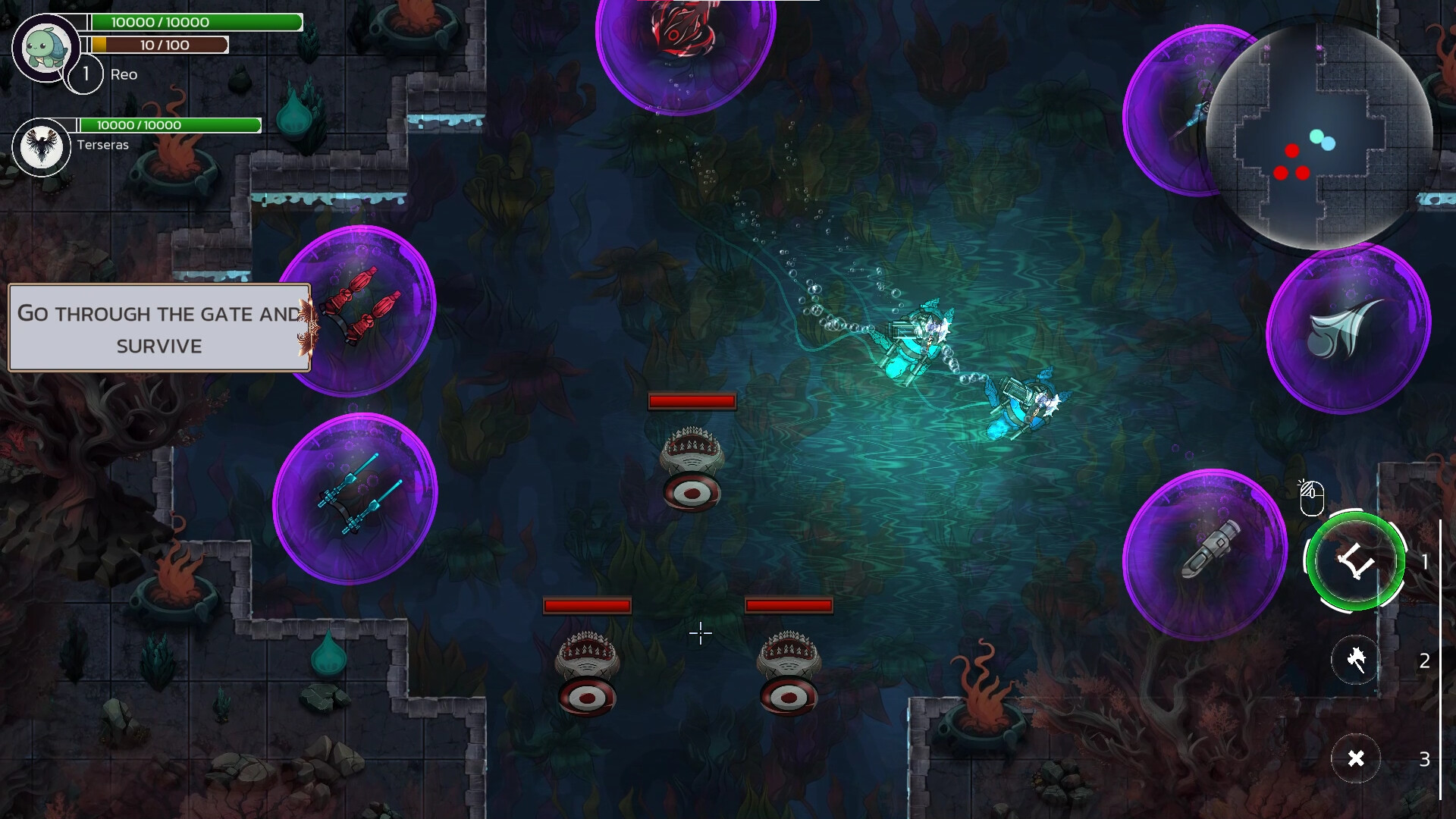Click the 'Go through the gate and survive' banner
Image resolution: width=1456 pixels, height=819 pixels.
[x=158, y=328]
